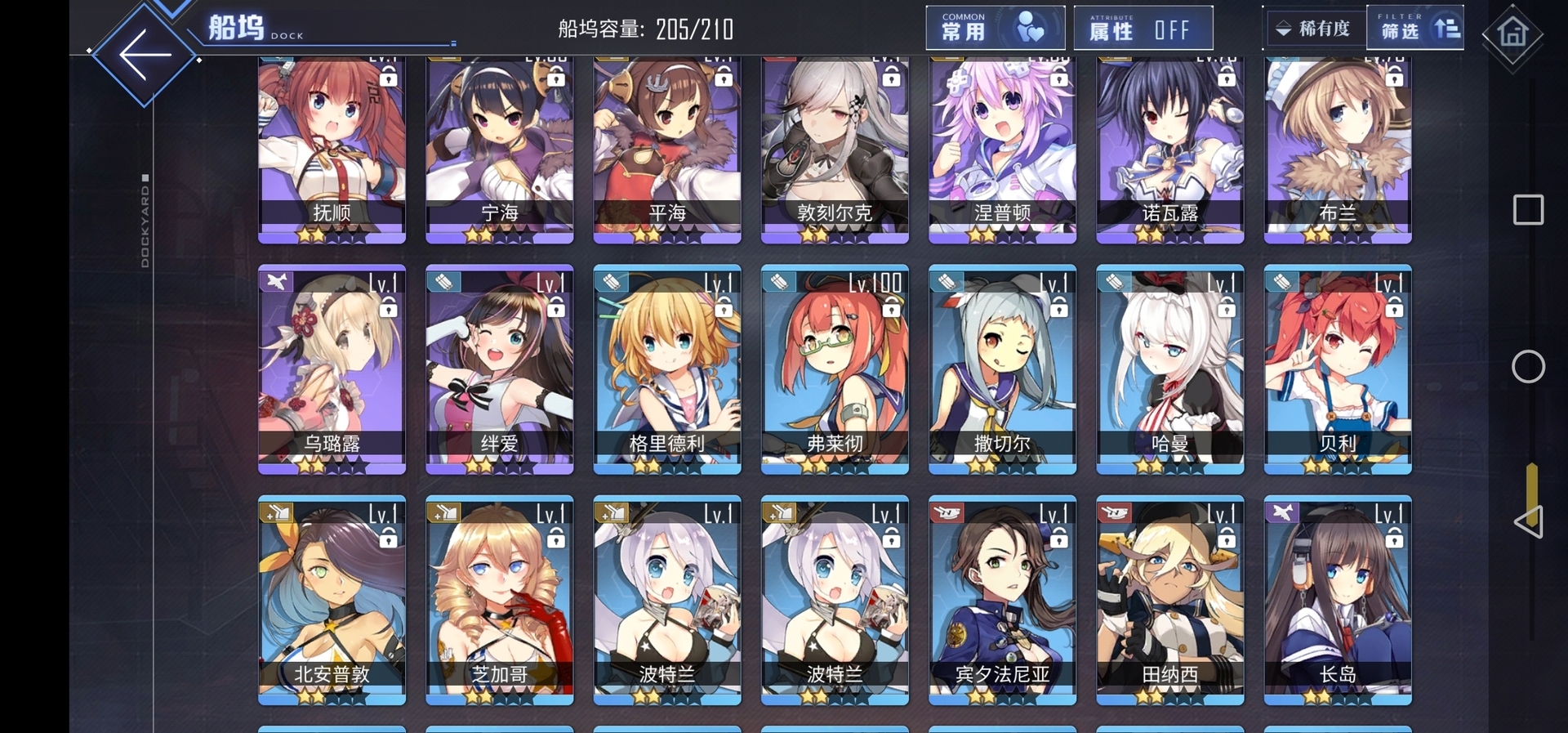Select the 宾夕法尼亚 ship card
This screenshot has width=1568, height=733.
1002,600
